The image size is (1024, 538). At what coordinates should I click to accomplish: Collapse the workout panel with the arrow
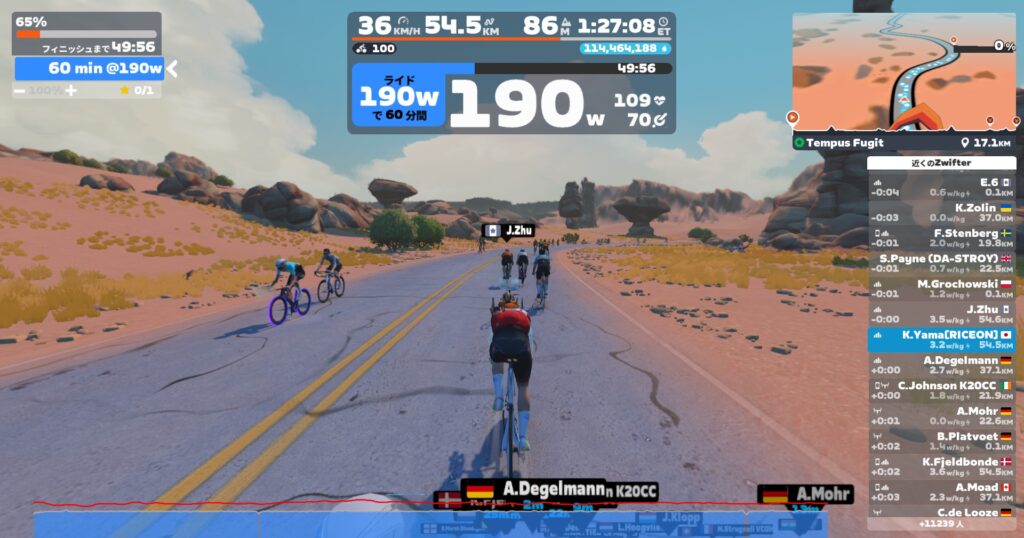pyautogui.click(x=172, y=68)
